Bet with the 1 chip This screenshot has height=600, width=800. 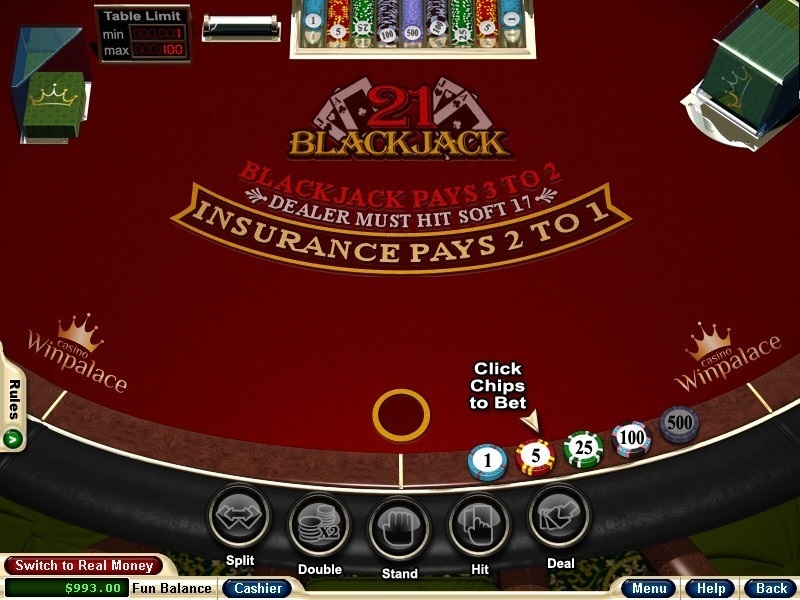(487, 462)
